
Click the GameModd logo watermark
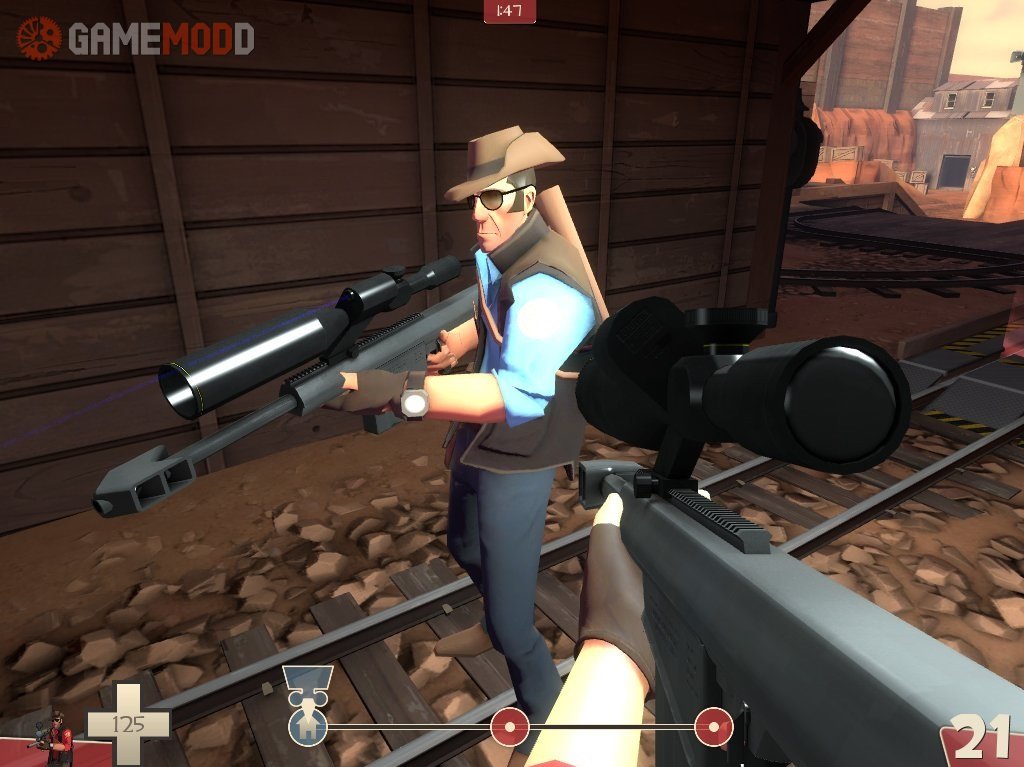(x=135, y=38)
